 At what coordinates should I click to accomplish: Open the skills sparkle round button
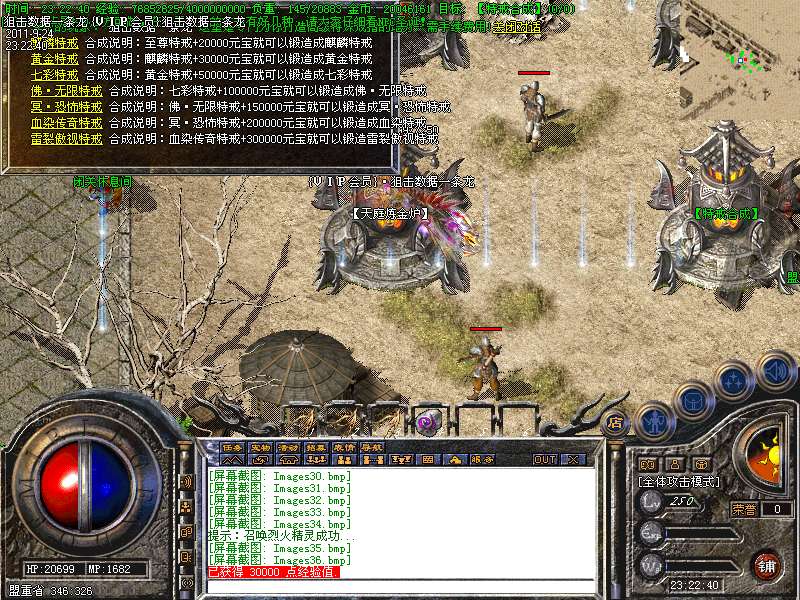734,381
